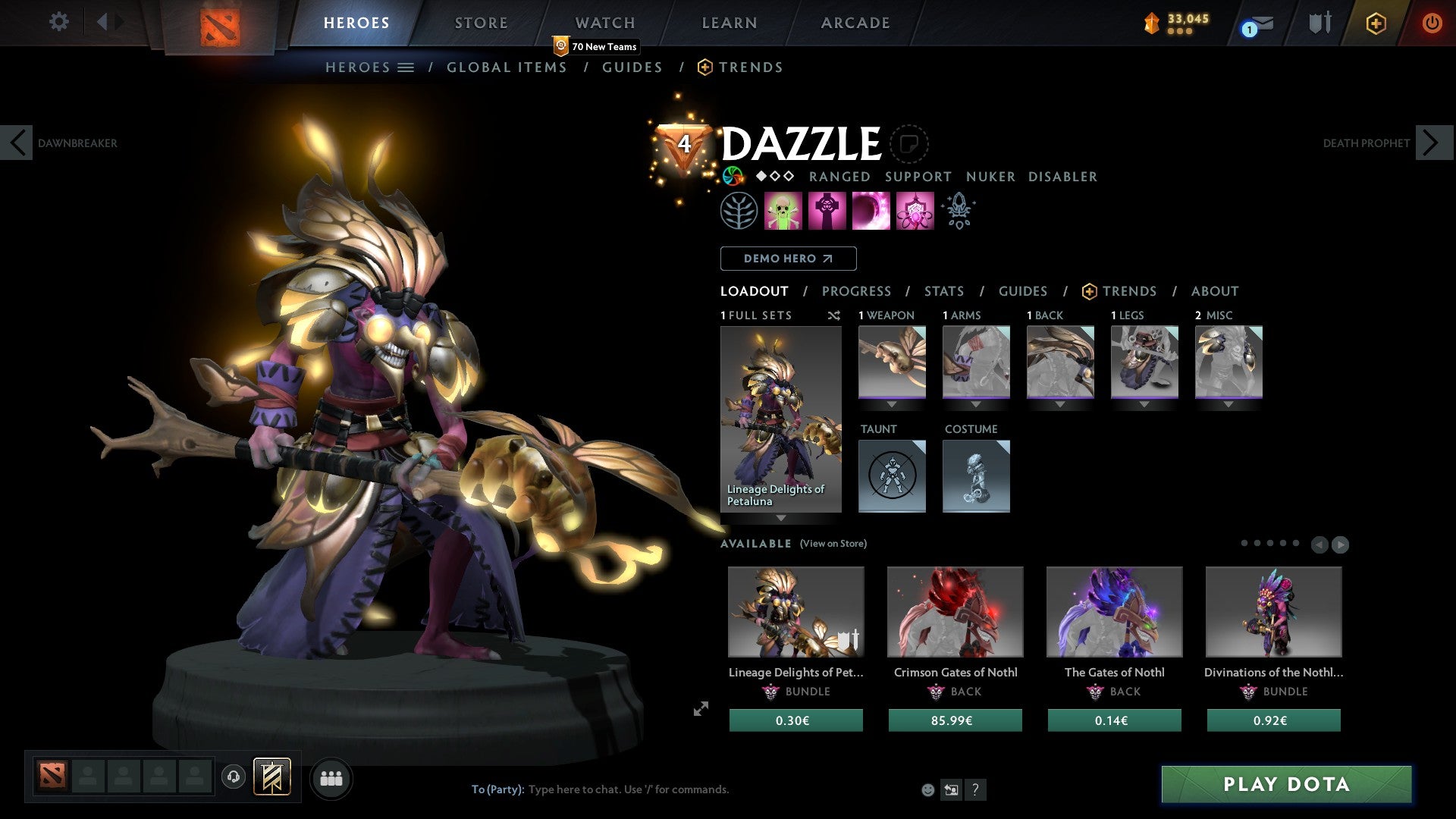Open the Dota Plus hexagon icon
This screenshot has height=819, width=1456.
pos(1376,24)
